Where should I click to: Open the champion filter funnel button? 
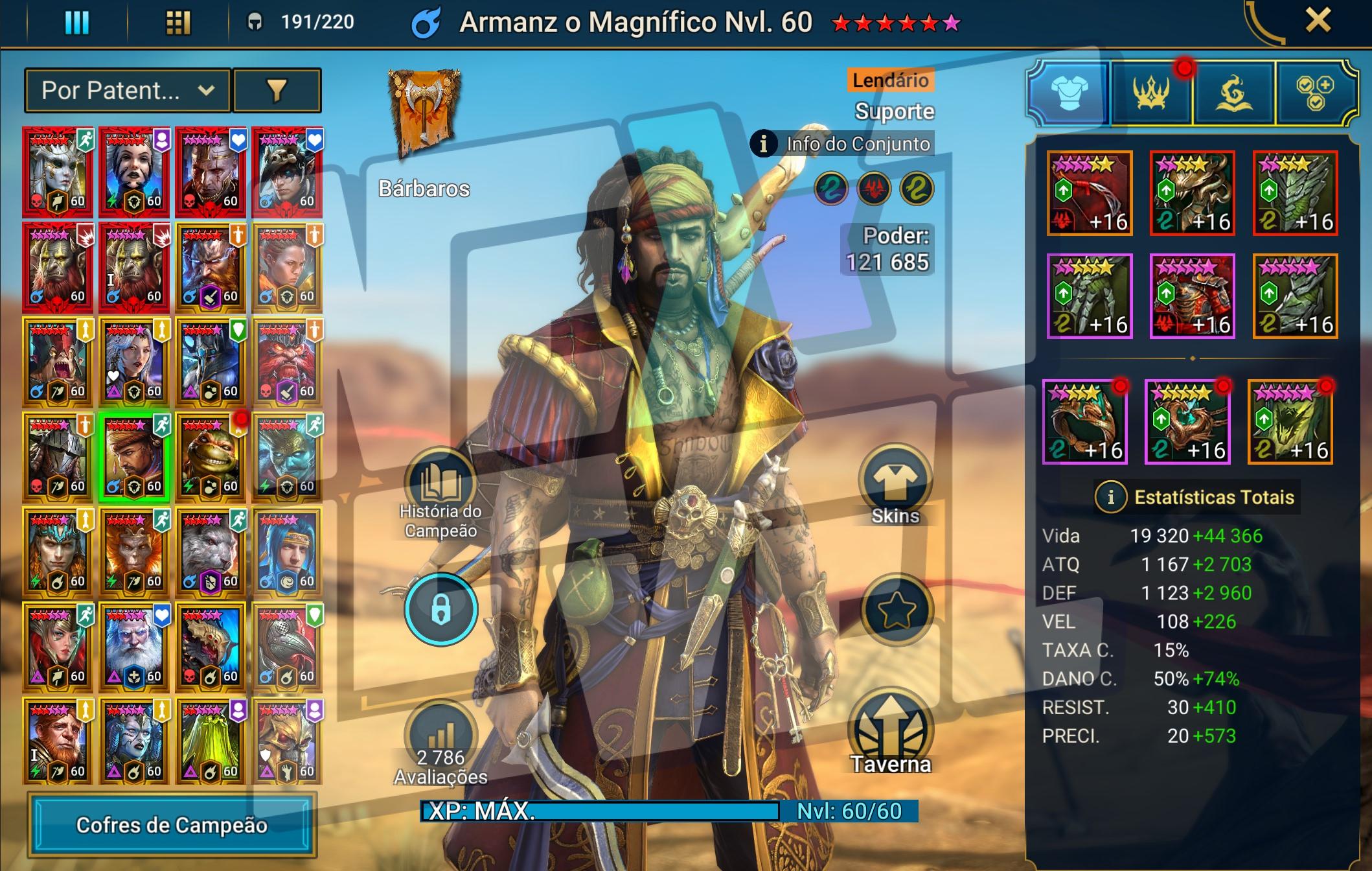coord(277,91)
